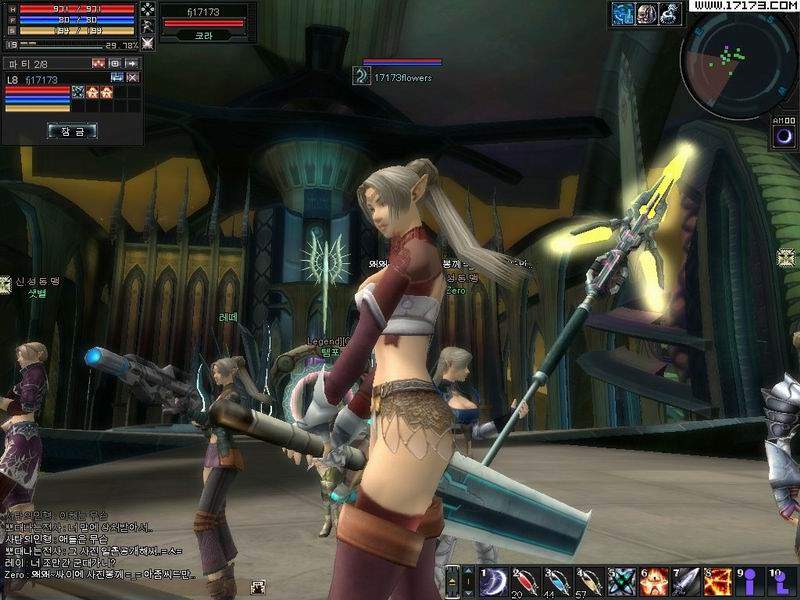The height and width of the screenshot is (600, 800).
Task: Activate the fiery figure skill in slot 6
Action: 653,581
